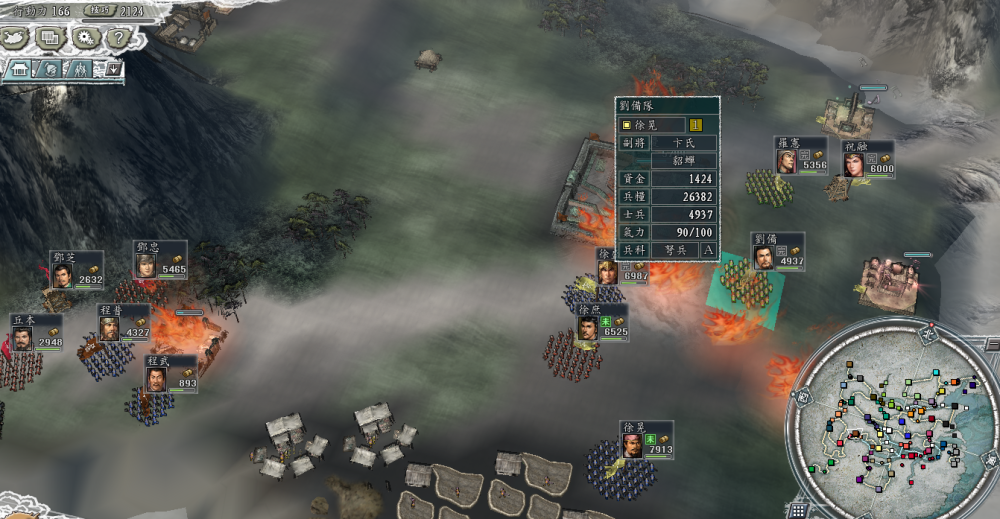Open the gear settings menu
Screen dimensions: 1000x519
(x=84, y=38)
